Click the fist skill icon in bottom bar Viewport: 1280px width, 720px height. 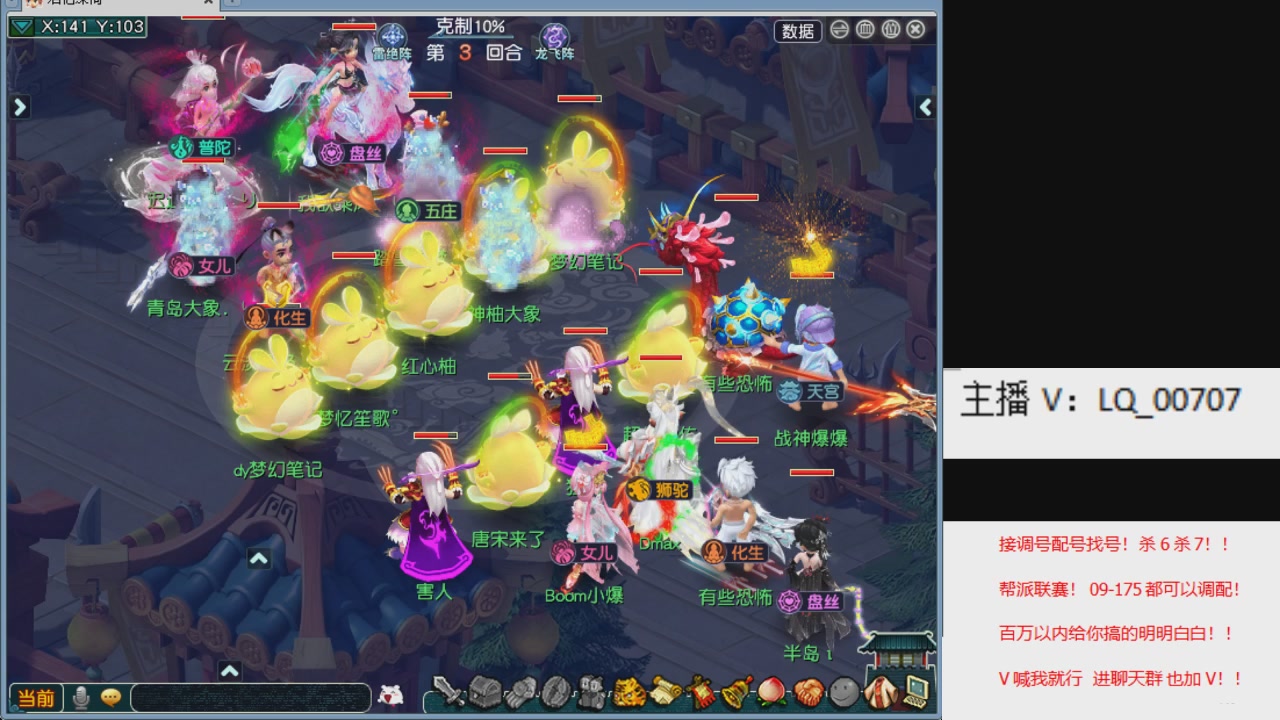click(519, 692)
